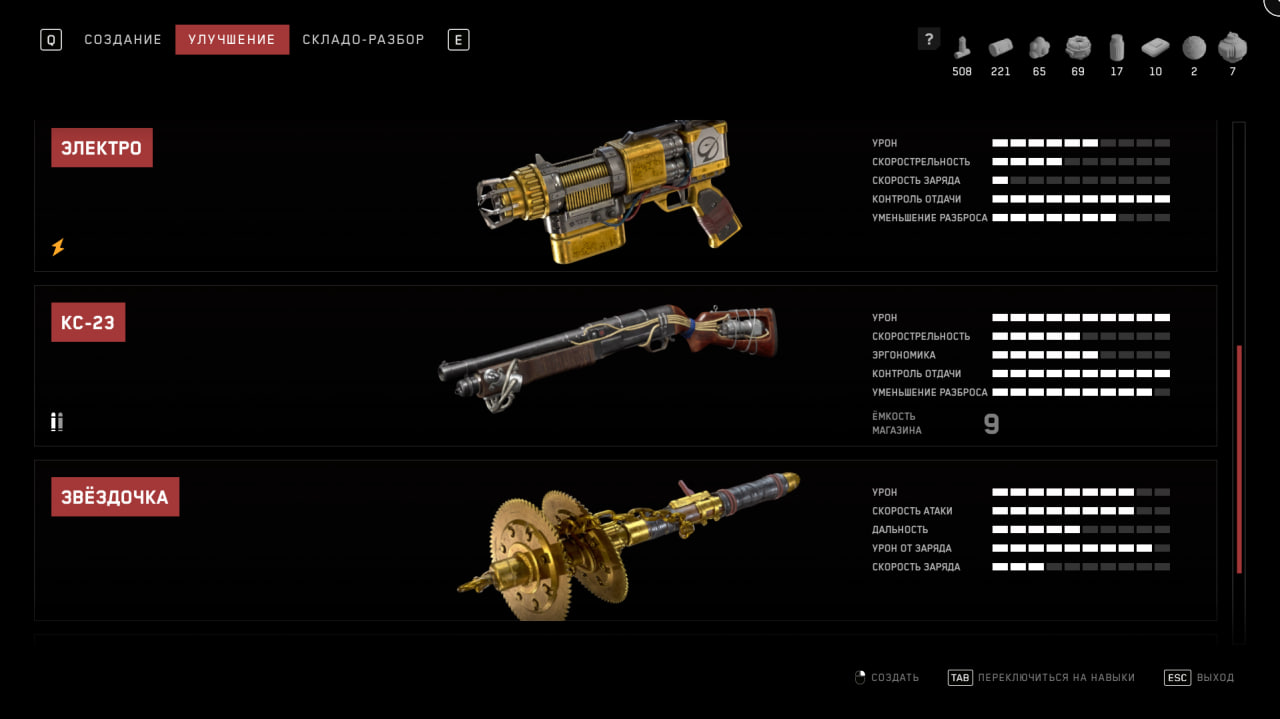This screenshot has width=1280, height=719.
Task: Select the Улучшение tab
Action: click(232, 40)
